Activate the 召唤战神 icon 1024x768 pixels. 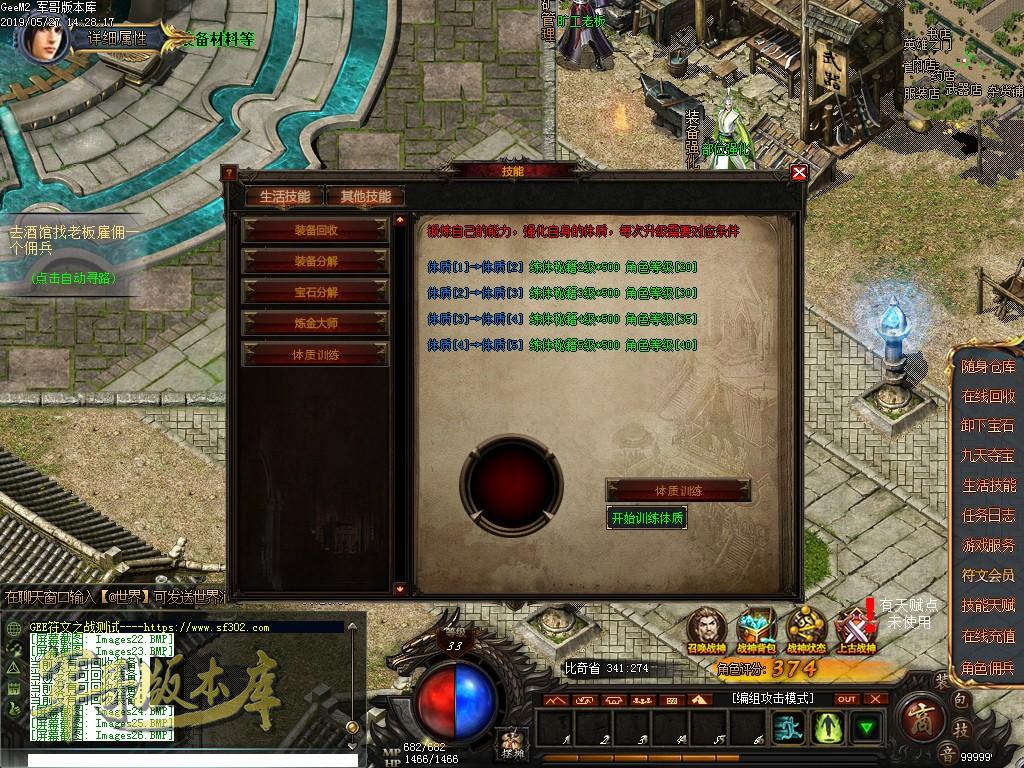coord(707,627)
